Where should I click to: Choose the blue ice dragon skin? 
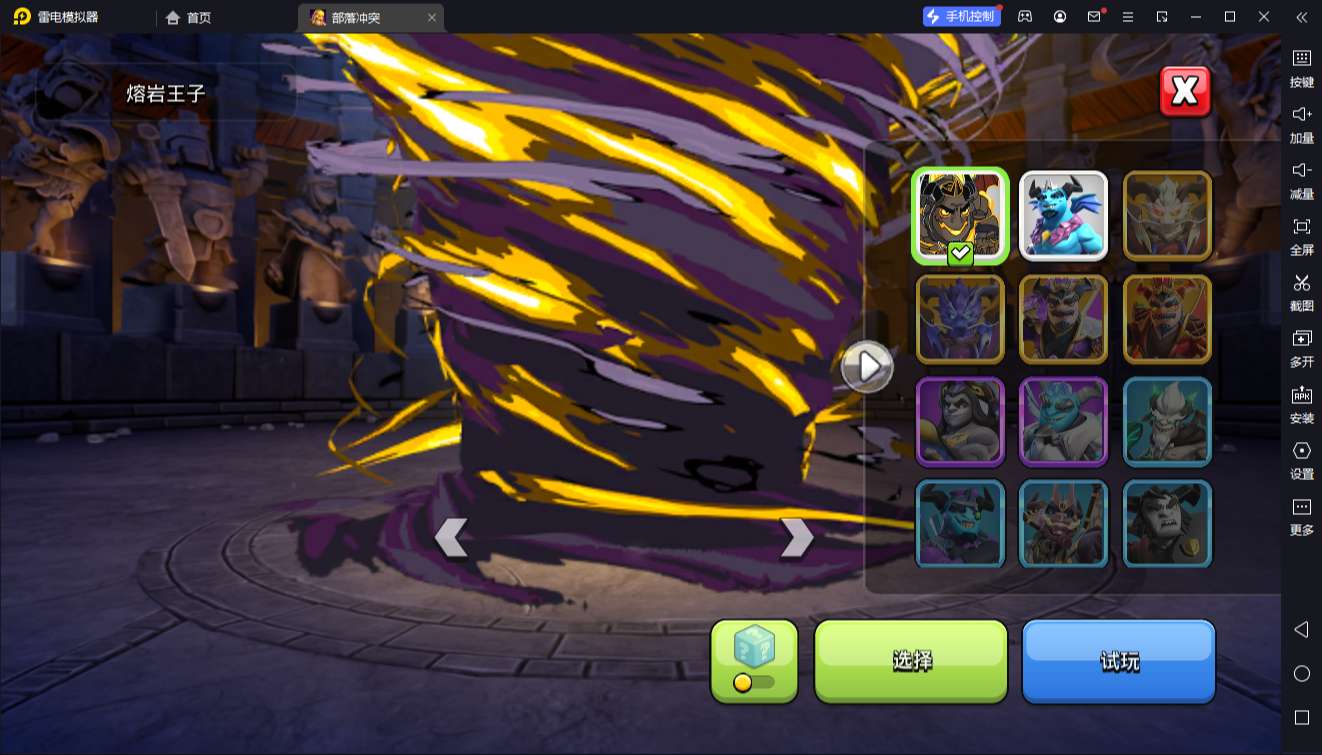pyautogui.click(x=1063, y=216)
